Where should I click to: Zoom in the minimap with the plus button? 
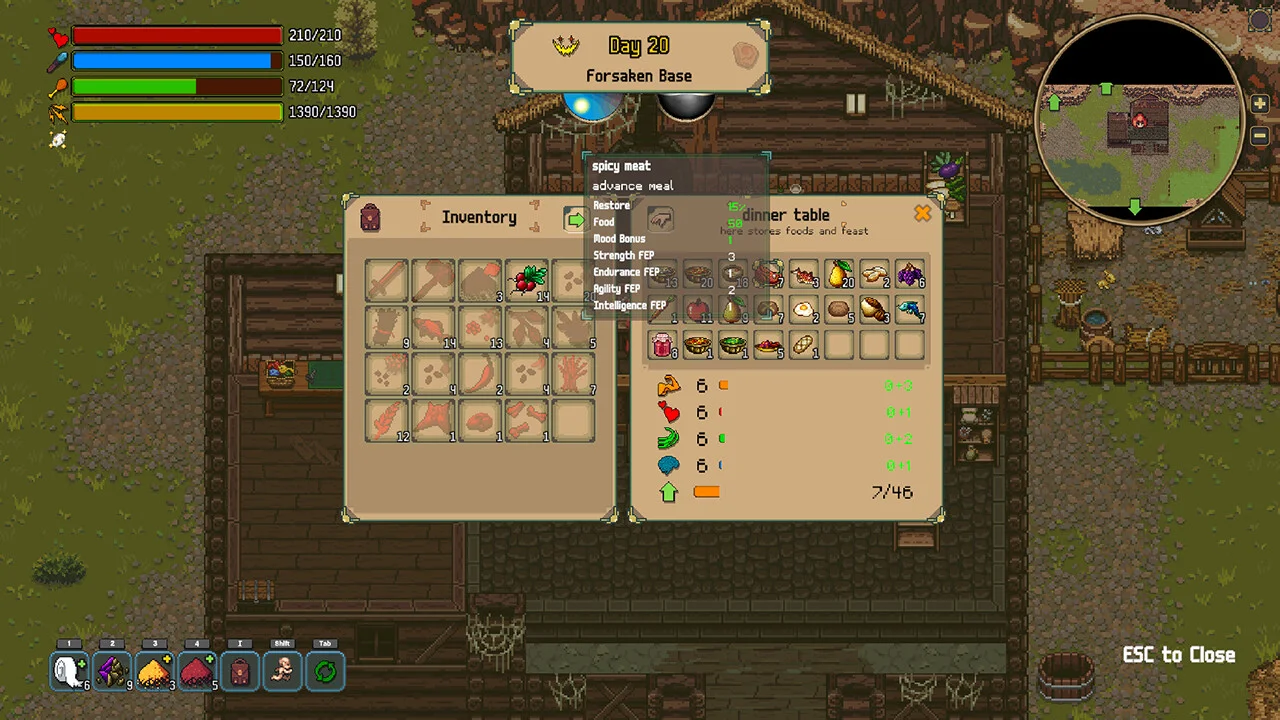(x=1259, y=104)
